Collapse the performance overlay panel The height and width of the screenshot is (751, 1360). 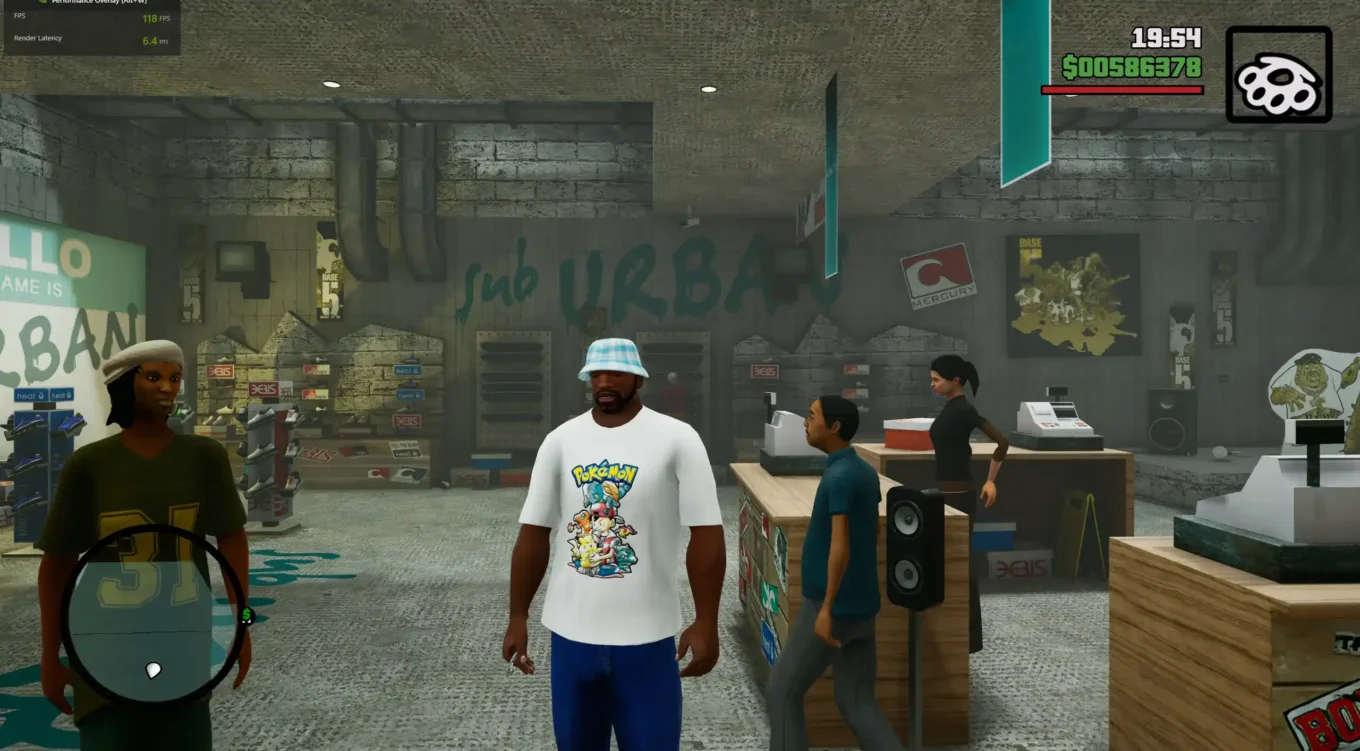[x=90, y=25]
